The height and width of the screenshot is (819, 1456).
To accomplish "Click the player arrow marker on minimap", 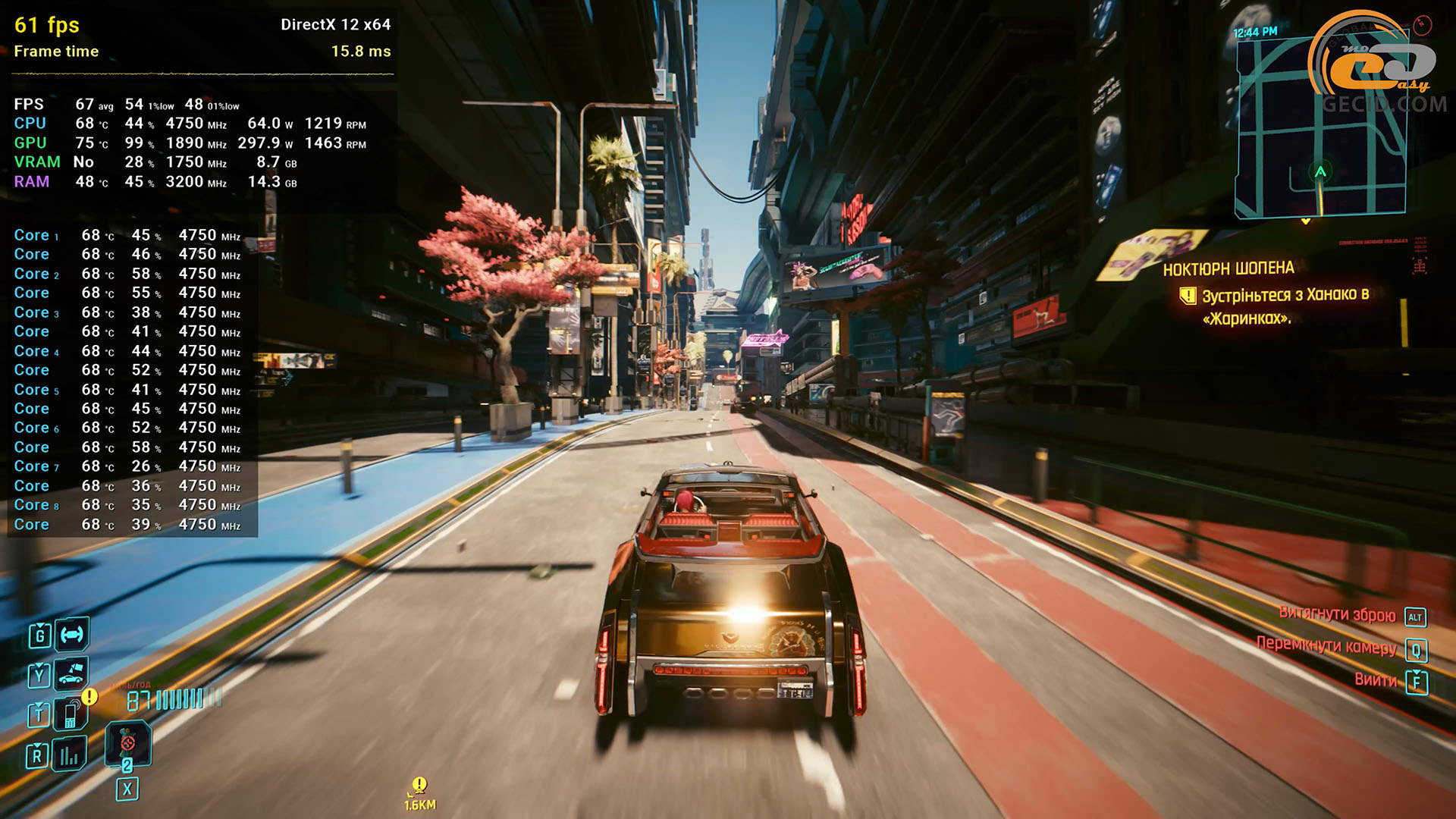I will [1320, 172].
